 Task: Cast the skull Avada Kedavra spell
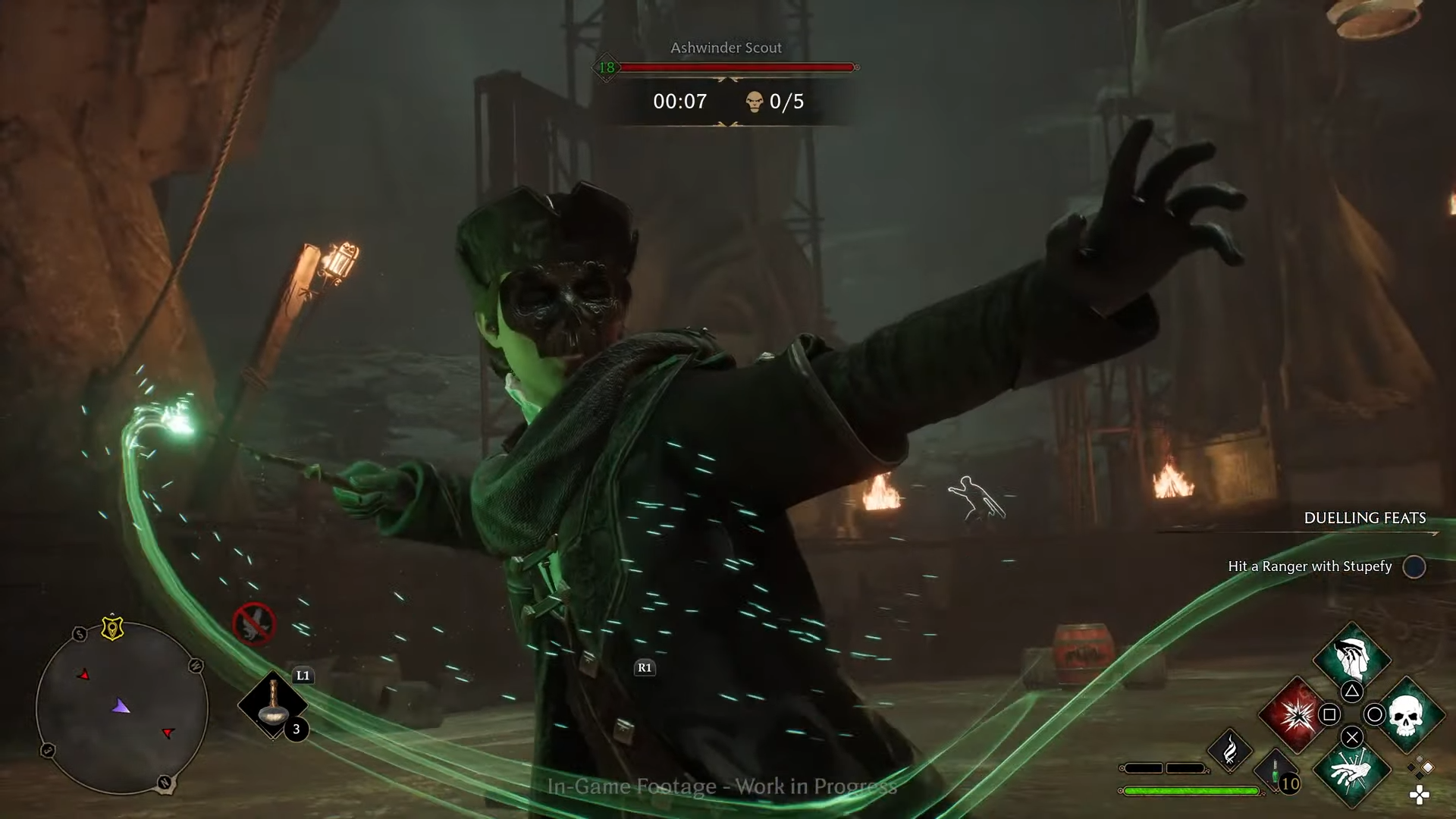1407,714
